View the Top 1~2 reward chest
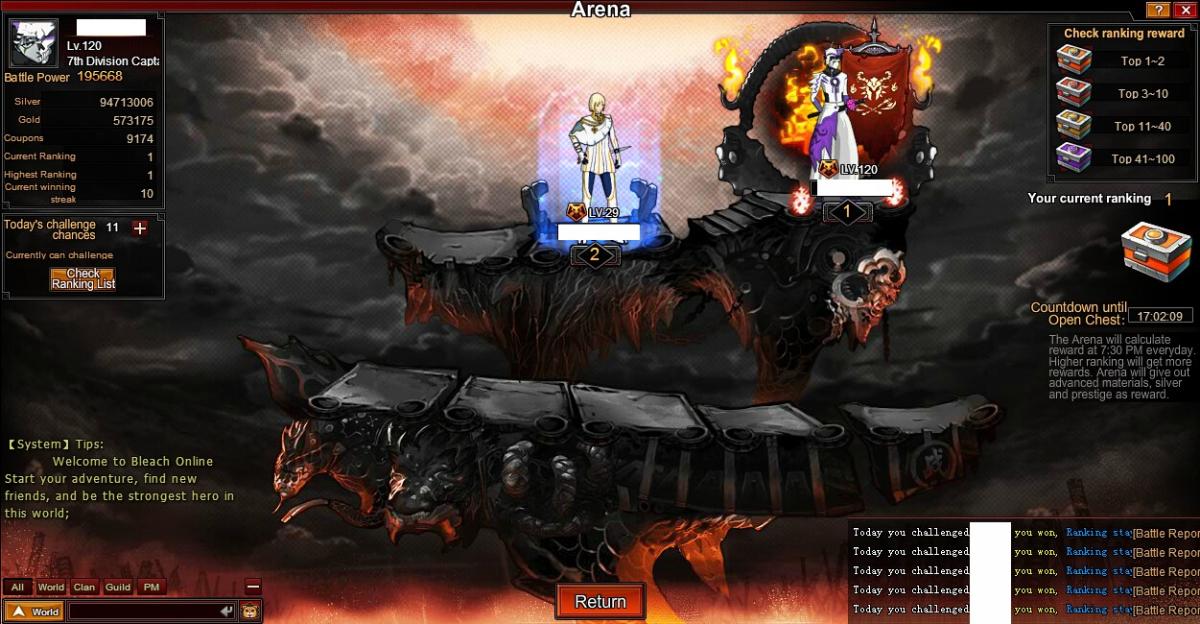 [x=1074, y=61]
